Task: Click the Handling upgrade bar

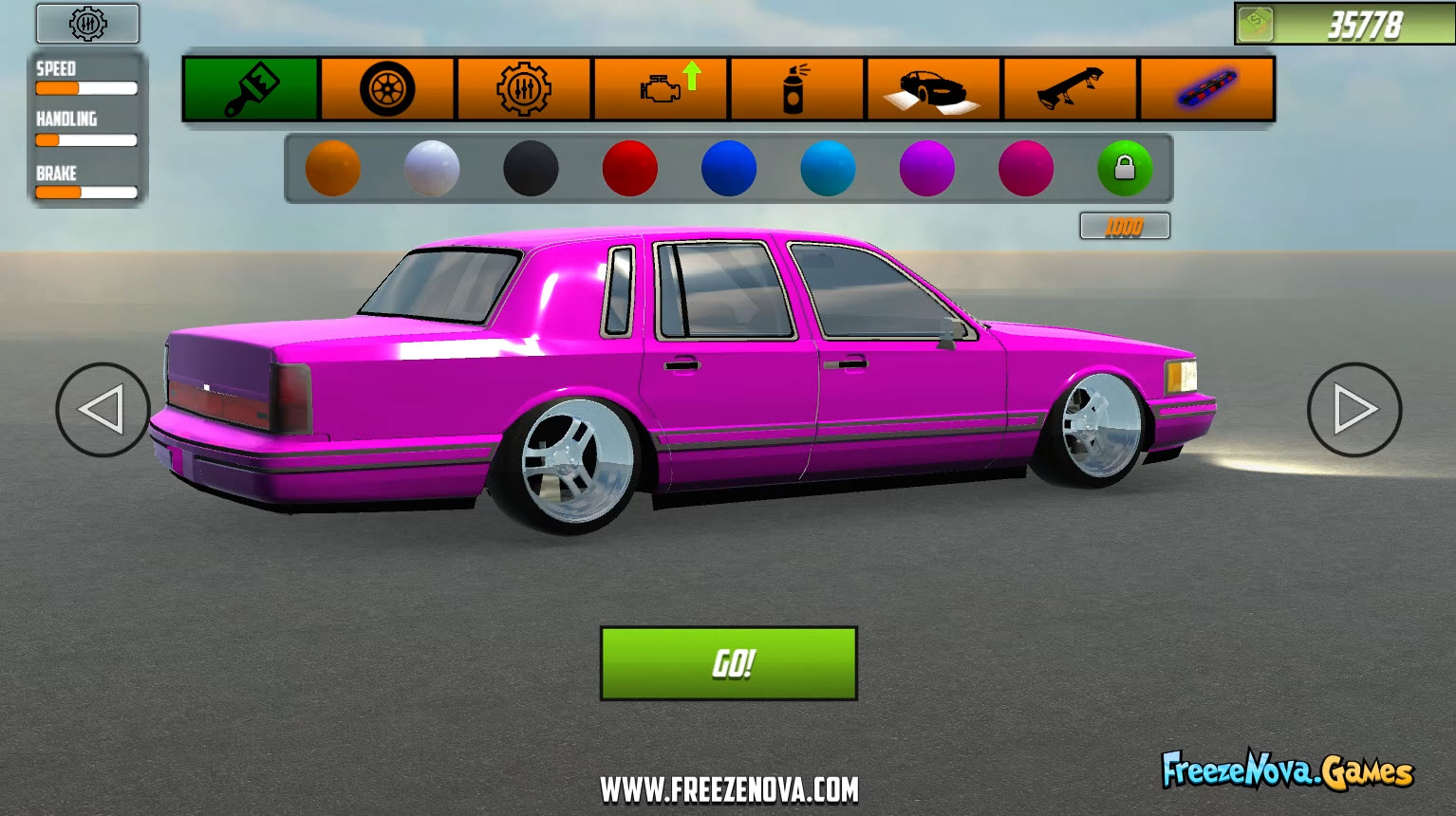Action: click(x=85, y=139)
